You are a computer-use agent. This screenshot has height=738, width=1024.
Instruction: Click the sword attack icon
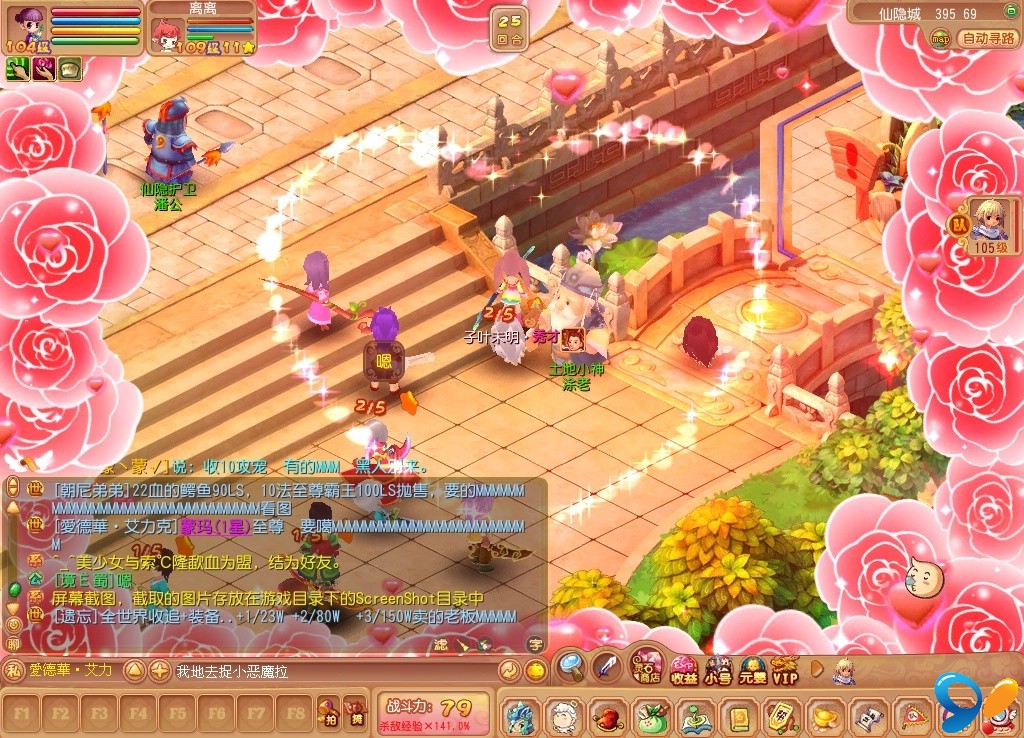point(607,664)
